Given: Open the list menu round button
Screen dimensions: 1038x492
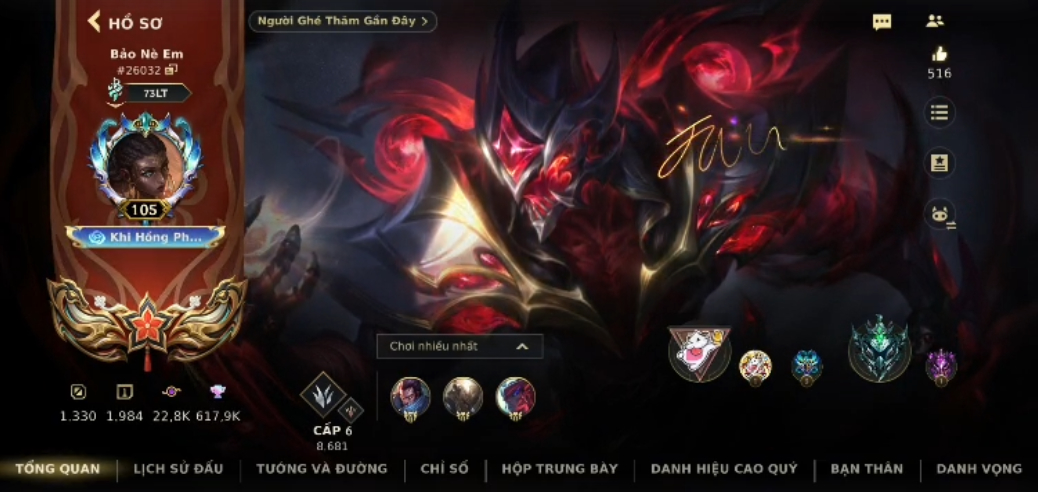Looking at the screenshot, I should 939,112.
